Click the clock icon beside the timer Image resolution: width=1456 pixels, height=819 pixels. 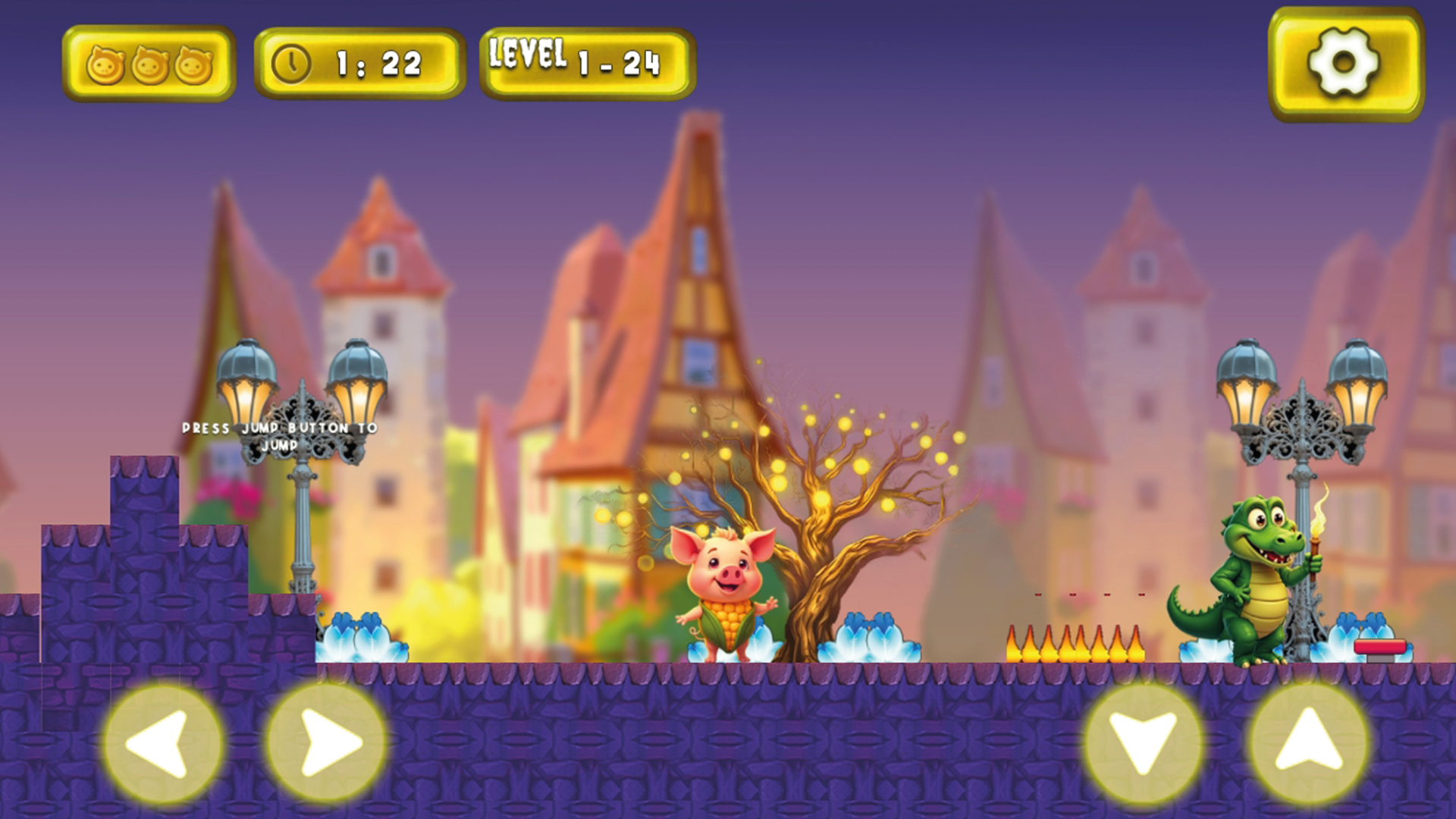pos(292,64)
